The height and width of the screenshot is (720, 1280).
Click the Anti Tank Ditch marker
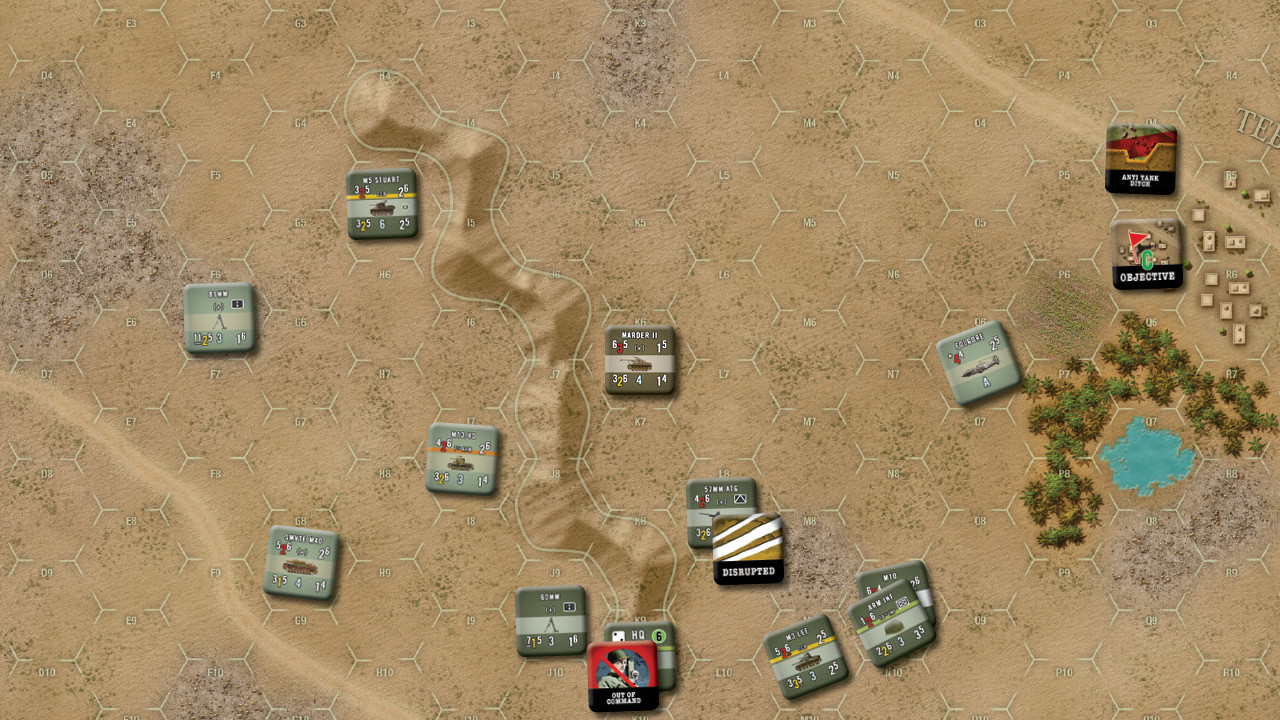point(1139,158)
